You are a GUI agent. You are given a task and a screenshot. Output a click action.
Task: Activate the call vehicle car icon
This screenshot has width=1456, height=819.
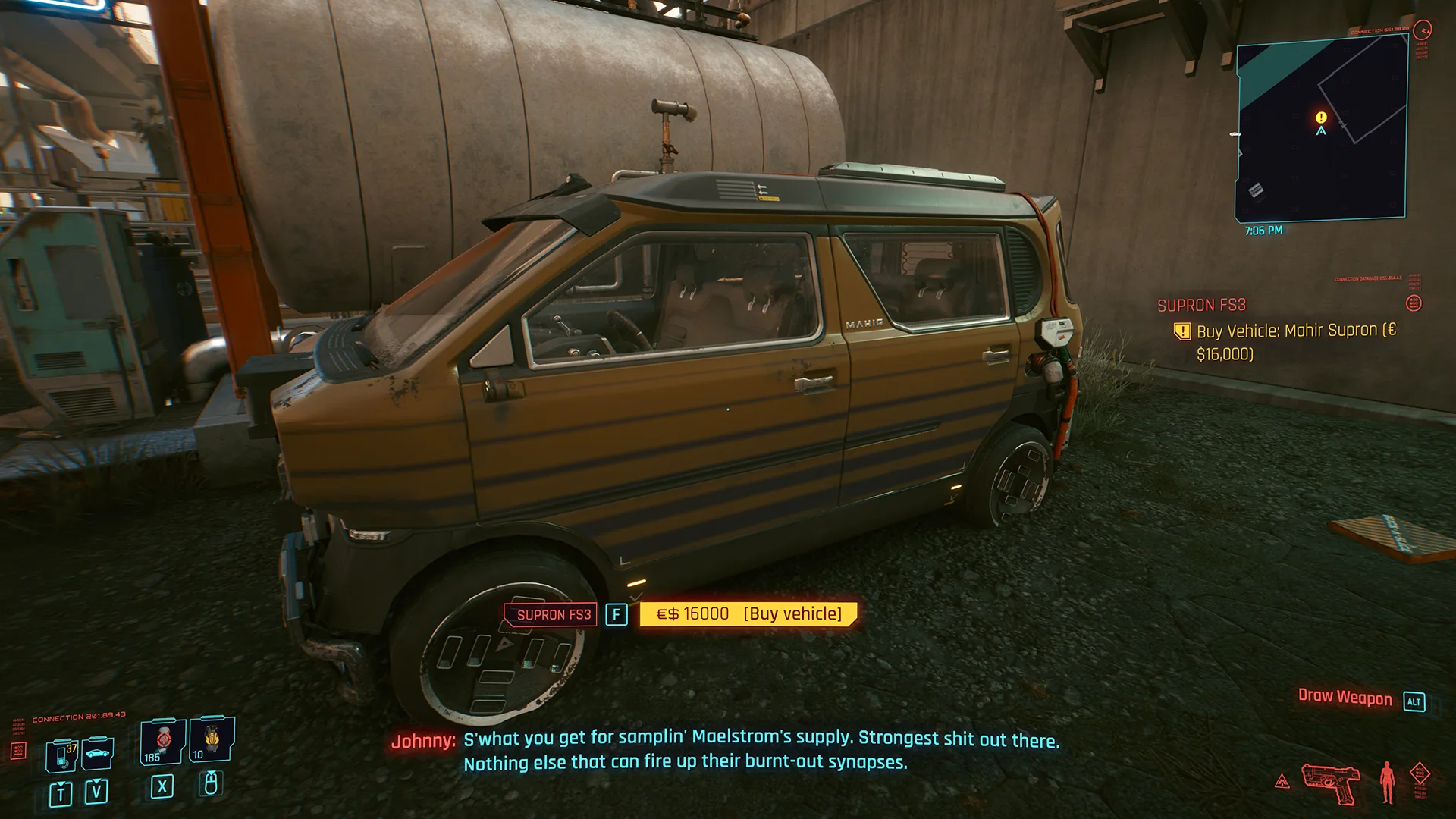click(97, 753)
